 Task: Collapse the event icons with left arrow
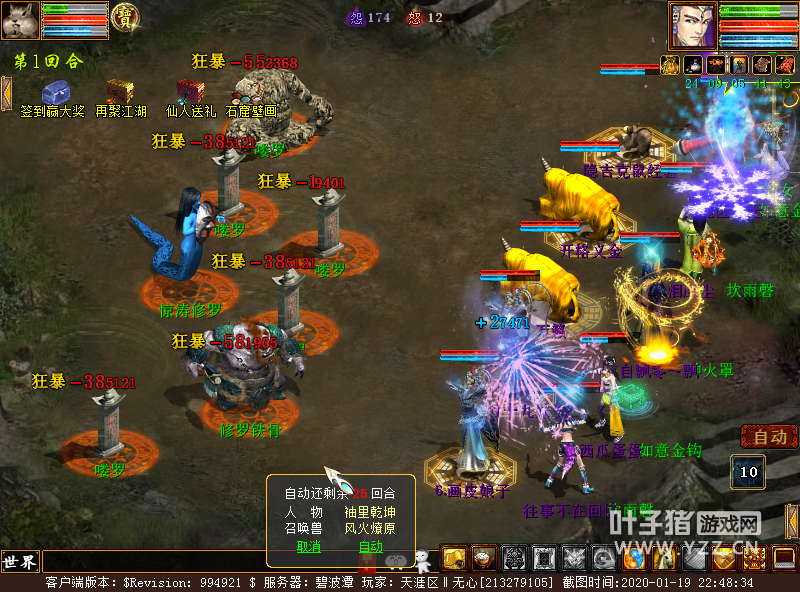[x=6, y=92]
